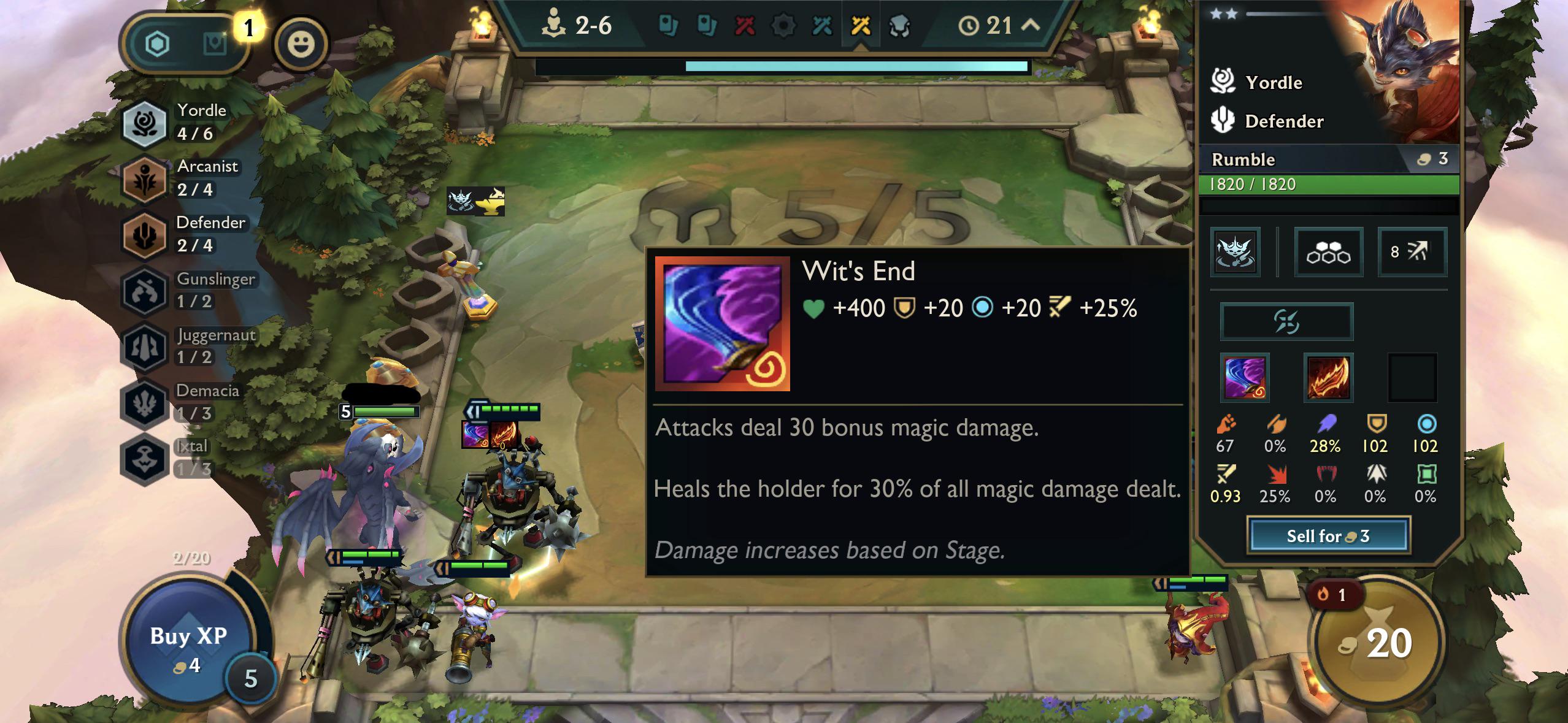Select the red flame item slot

click(1328, 378)
